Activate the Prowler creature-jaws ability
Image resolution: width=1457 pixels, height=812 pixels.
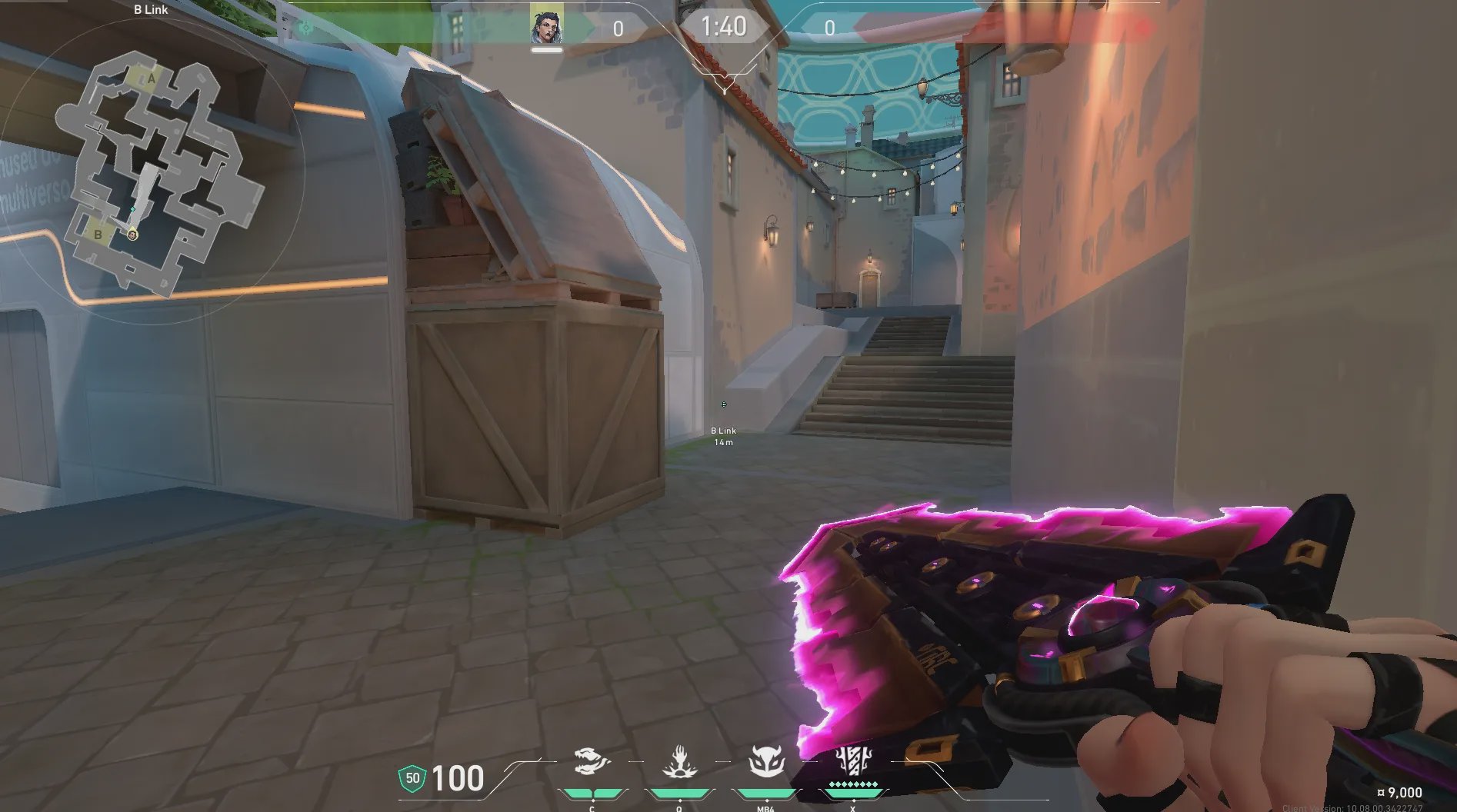[592, 763]
